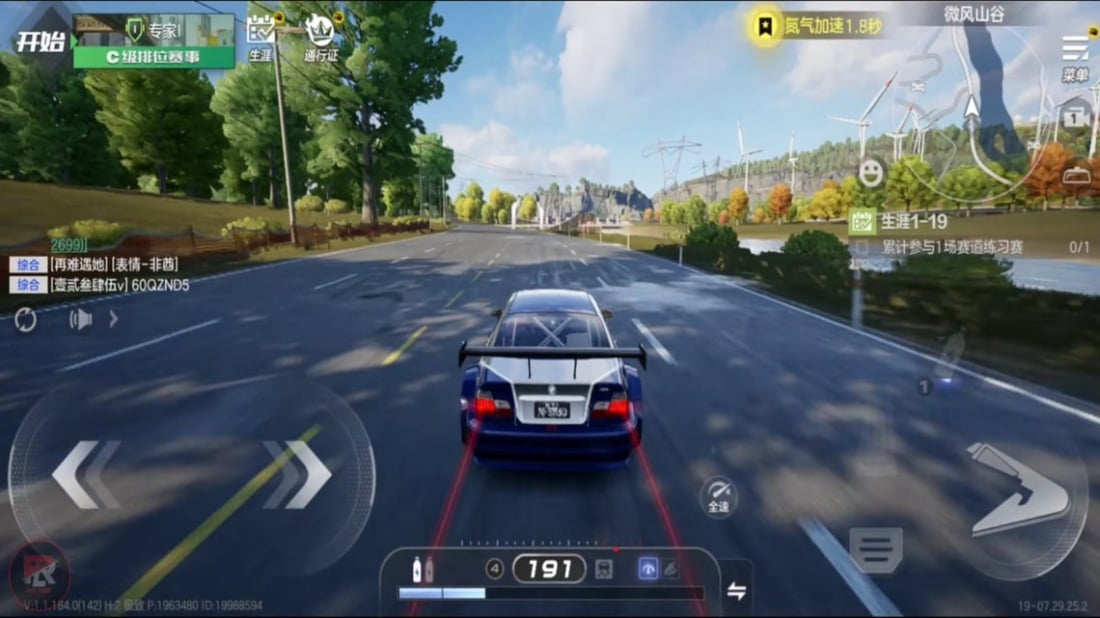Viewport: 1100px width, 618px height.
Task: Click the swap arrows beside speed panel
Action: [737, 591]
